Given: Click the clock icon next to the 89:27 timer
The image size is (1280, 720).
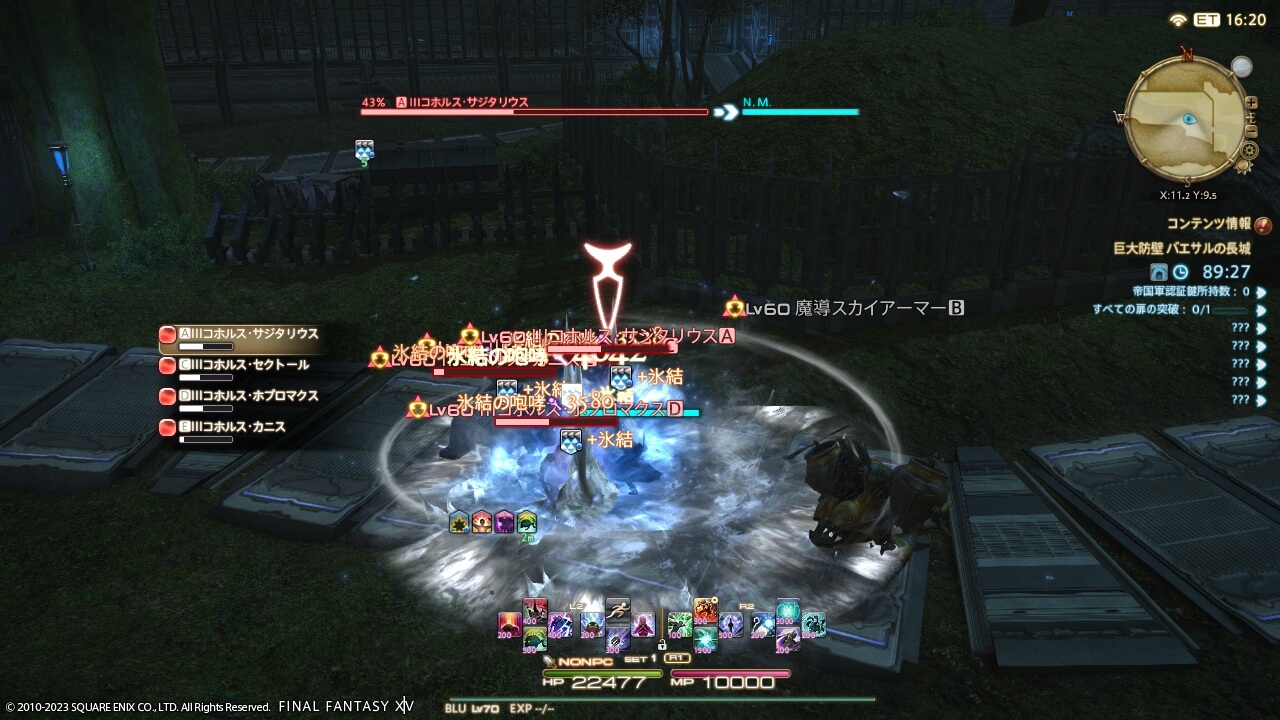Looking at the screenshot, I should click(1181, 271).
